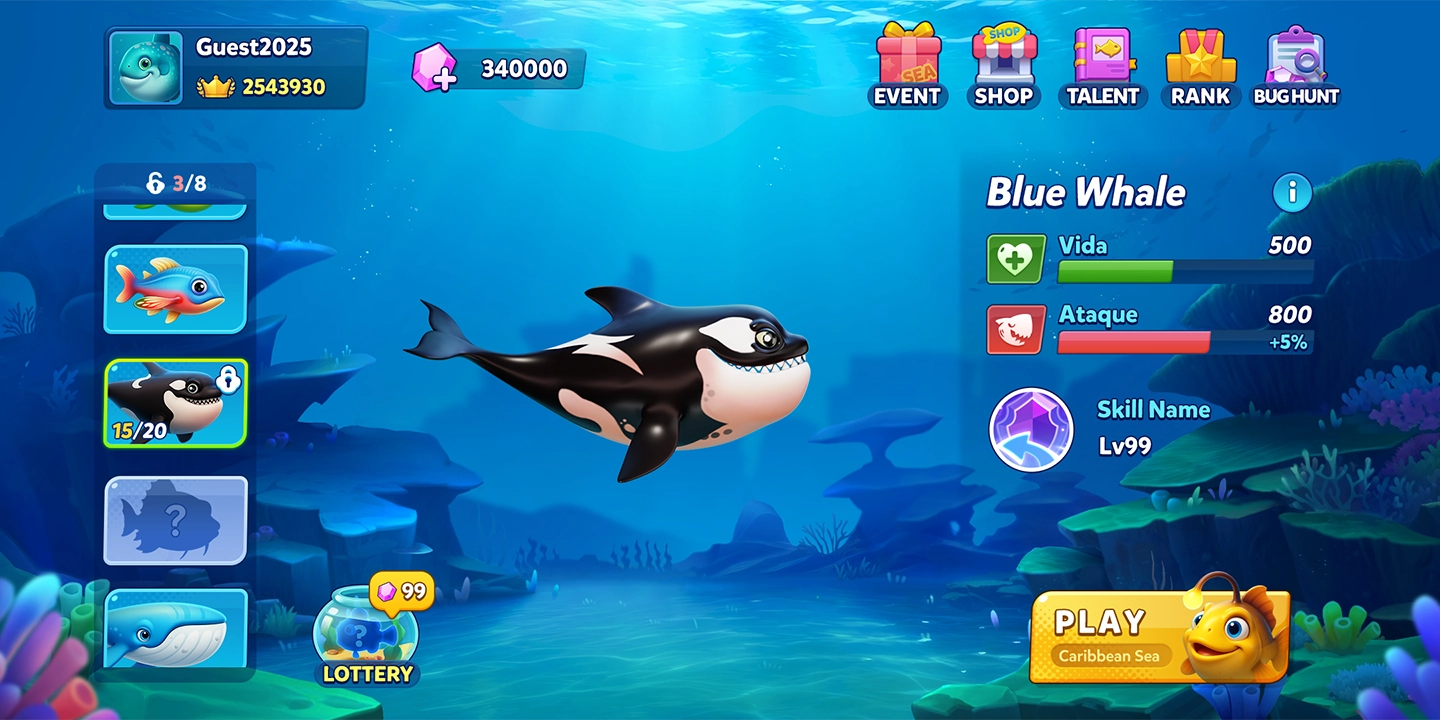The width and height of the screenshot is (1440, 720).
Task: Click the Blue Whale info button
Action: pyautogui.click(x=1291, y=194)
